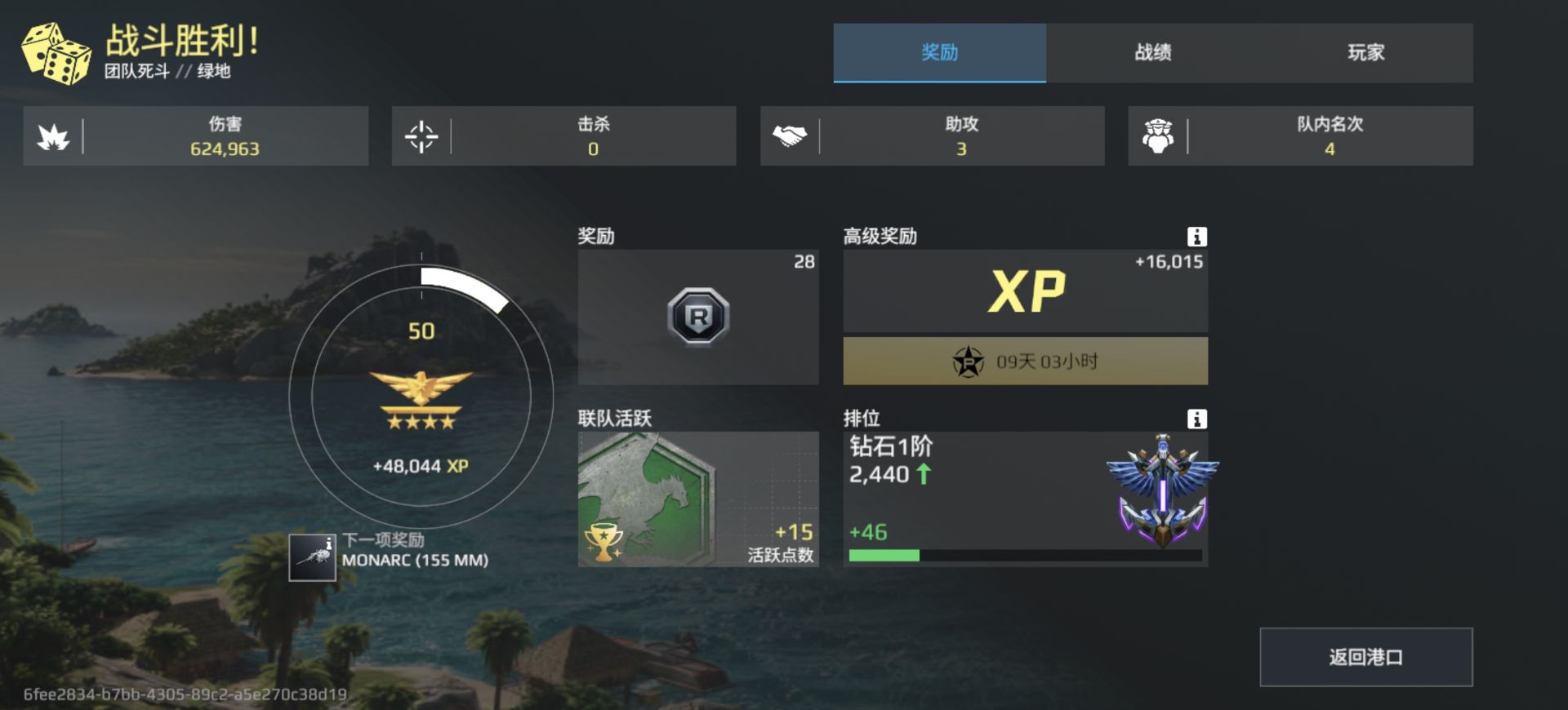The height and width of the screenshot is (710, 1568).
Task: Switch to the 战绩 tab
Action: click(x=1153, y=52)
